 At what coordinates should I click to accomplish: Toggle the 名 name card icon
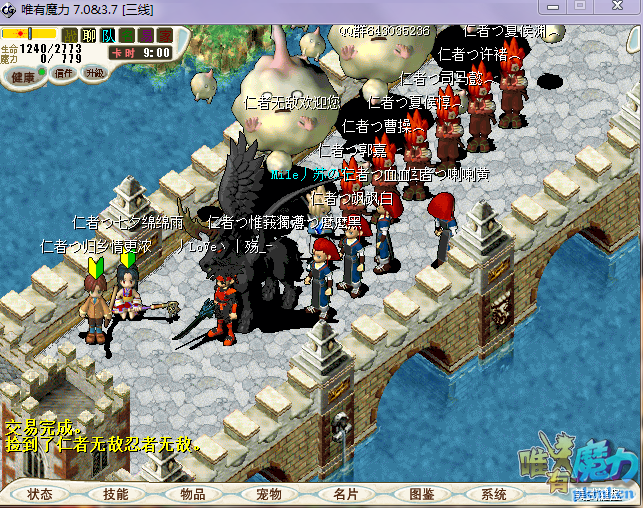point(127,35)
